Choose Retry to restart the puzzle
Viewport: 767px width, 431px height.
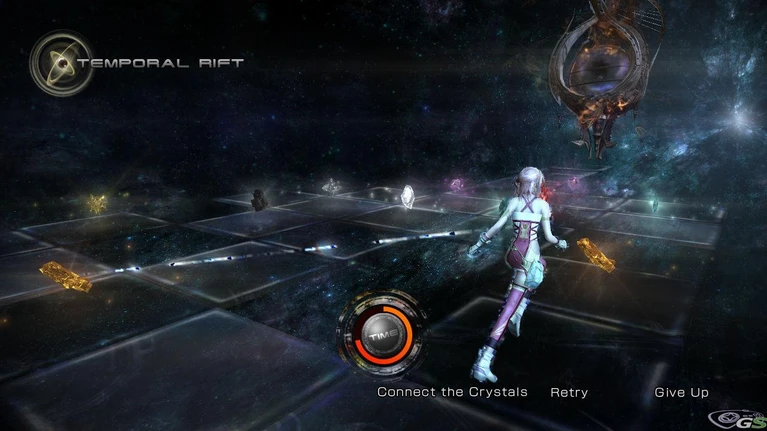pos(569,392)
